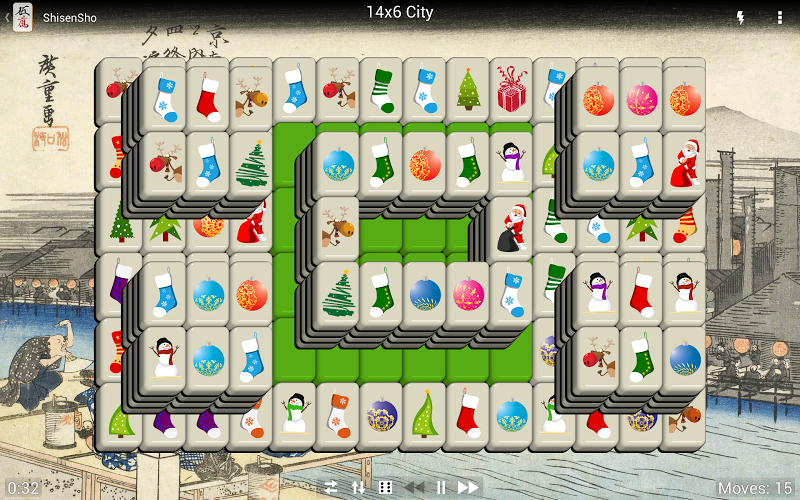Image resolution: width=800 pixels, height=500 pixels.
Task: Hit the double-arrow rewind button
Action: [413, 487]
